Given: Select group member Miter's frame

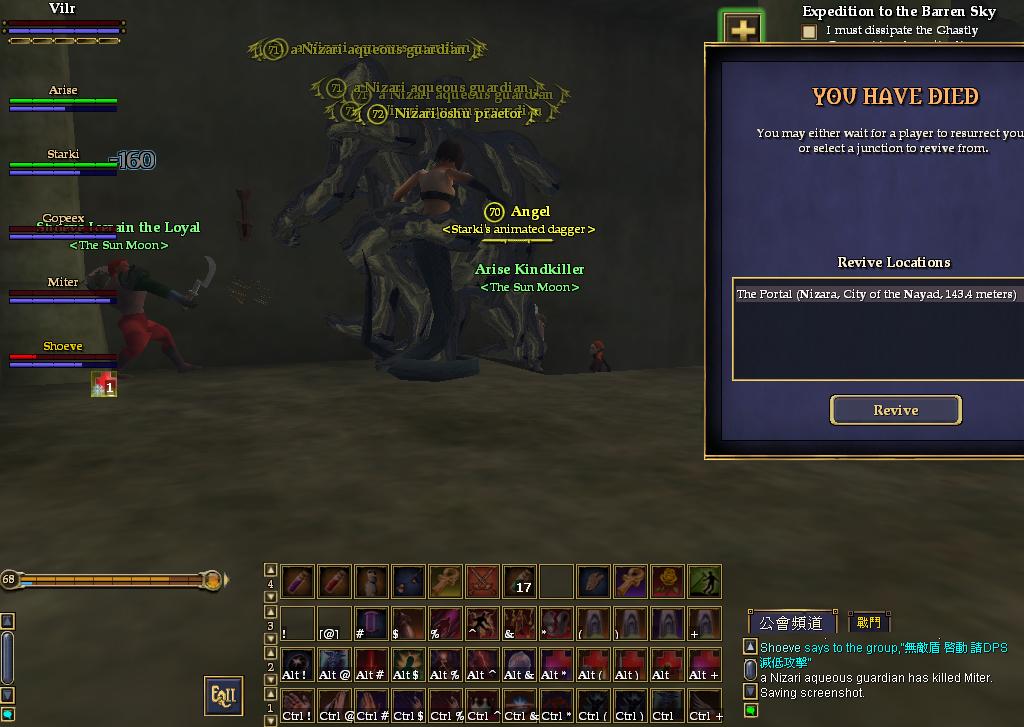Looking at the screenshot, I should pyautogui.click(x=63, y=289).
